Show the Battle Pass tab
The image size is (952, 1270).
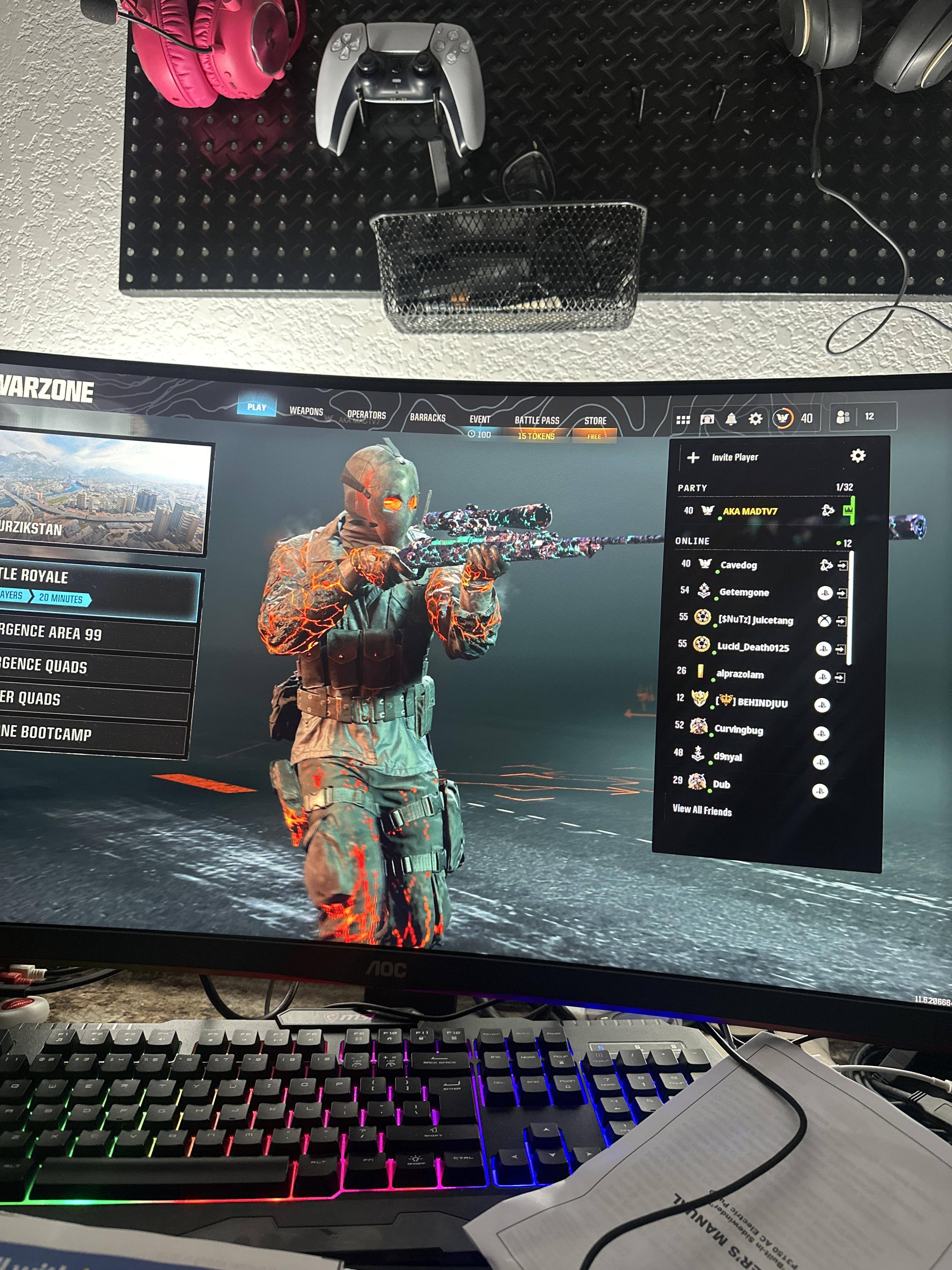click(x=536, y=421)
